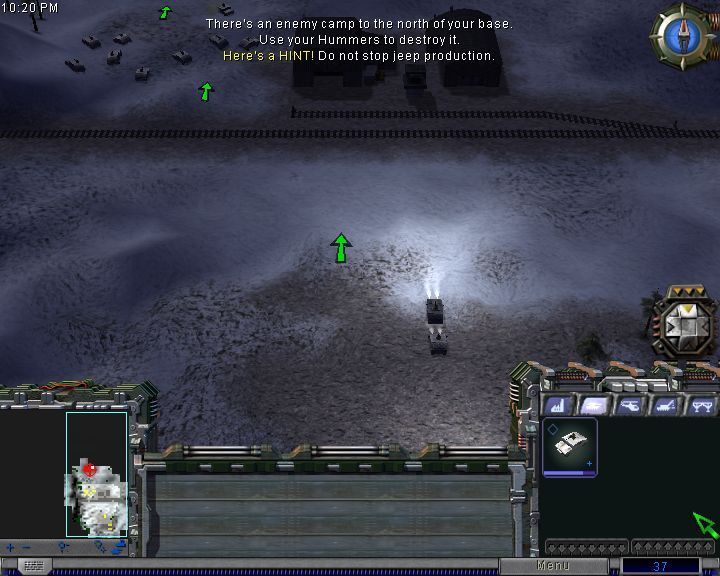Switch to the tank vehicles tab
The height and width of the screenshot is (576, 720).
[x=594, y=405]
